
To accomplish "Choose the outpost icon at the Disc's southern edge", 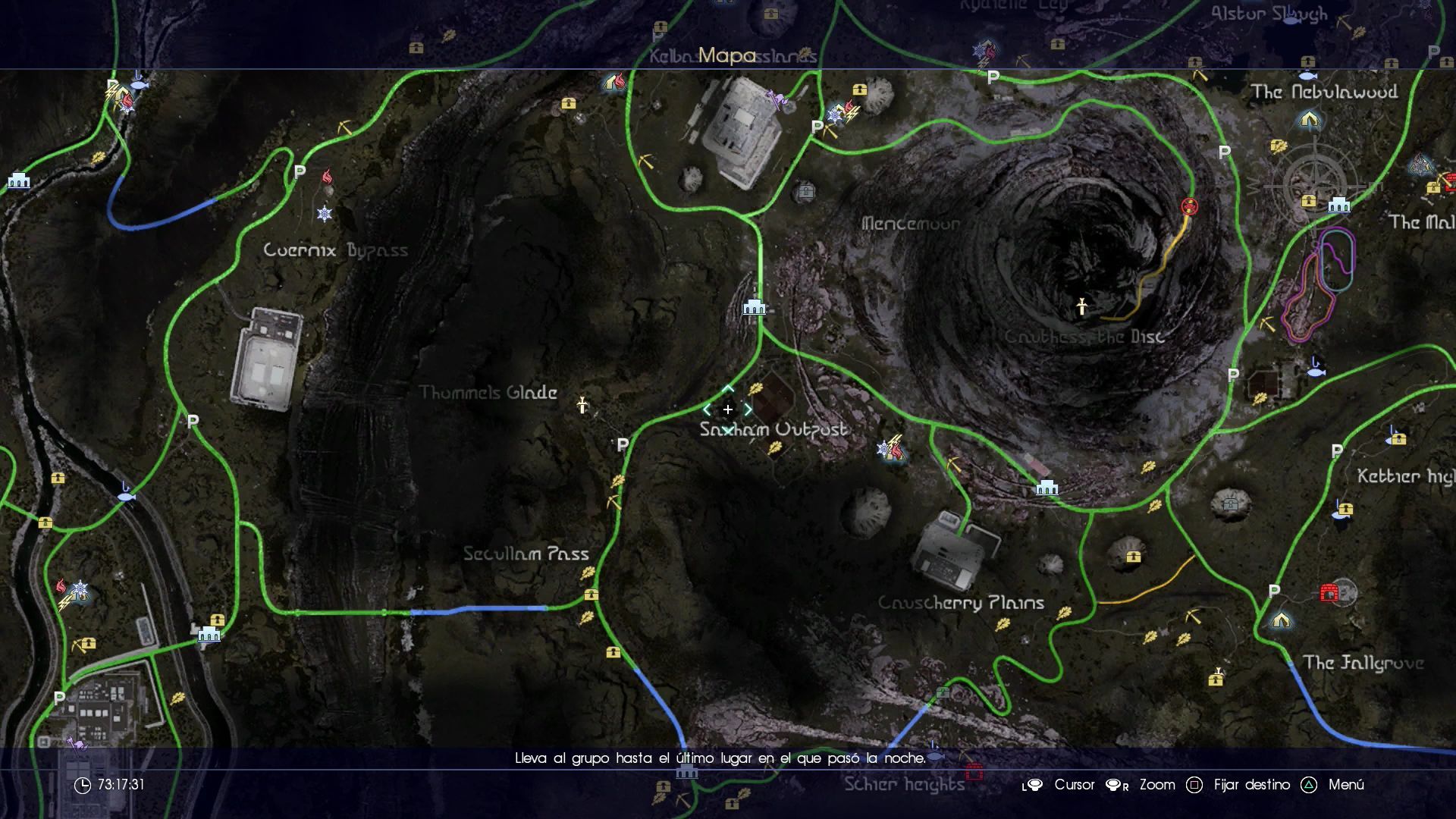I will (1046, 488).
